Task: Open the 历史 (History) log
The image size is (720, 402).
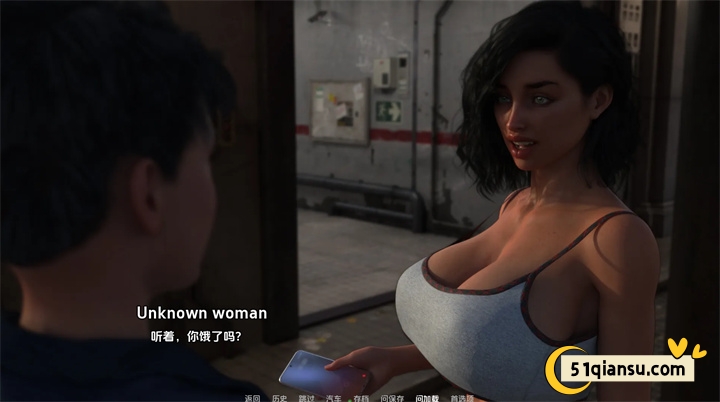Action: click(279, 397)
